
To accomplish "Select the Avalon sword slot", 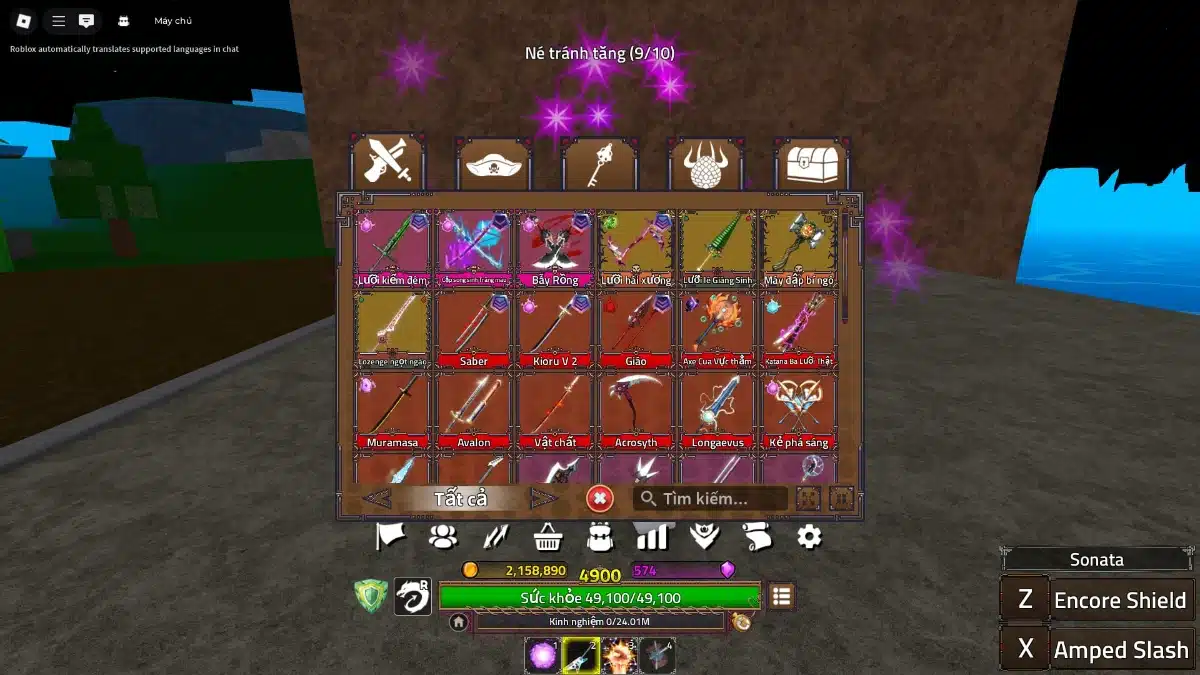I will click(x=474, y=410).
